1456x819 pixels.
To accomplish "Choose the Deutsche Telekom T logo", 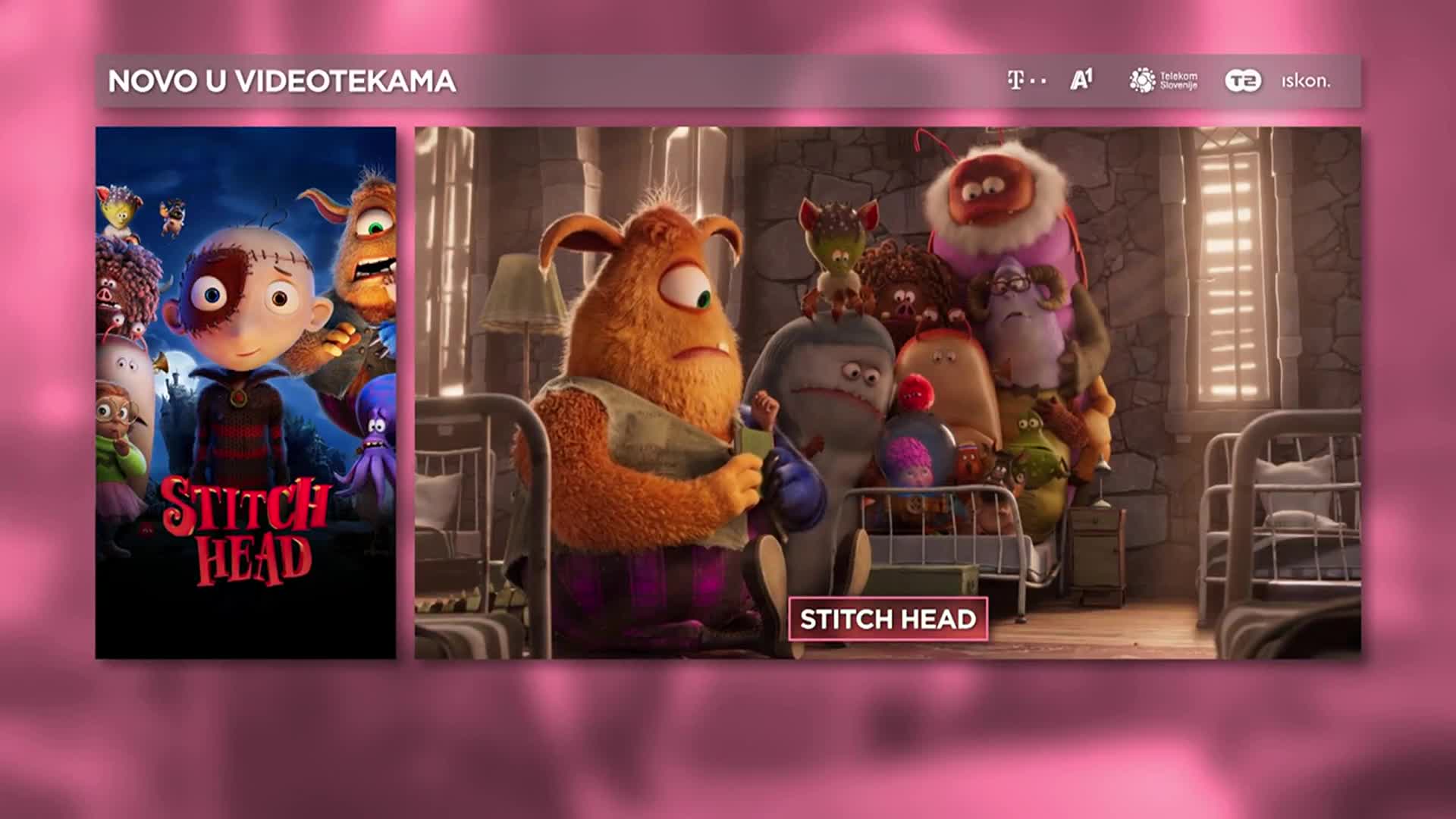I will (1026, 80).
